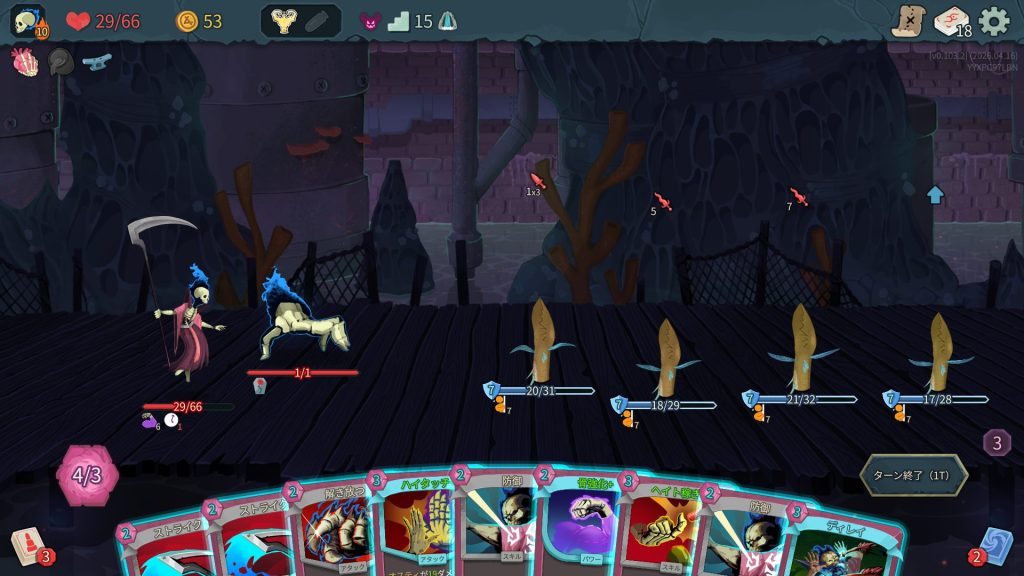
Task: View the exhaust pile counter
Action: coord(997,442)
